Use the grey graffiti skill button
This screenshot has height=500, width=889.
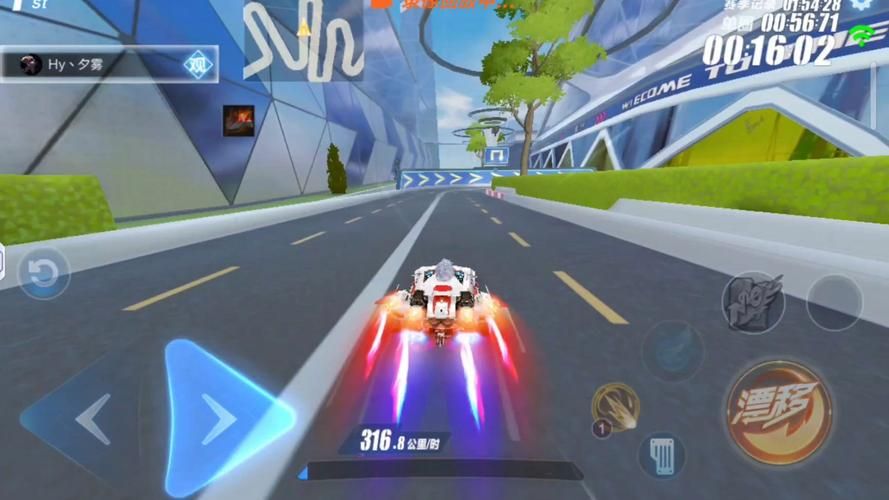point(753,302)
